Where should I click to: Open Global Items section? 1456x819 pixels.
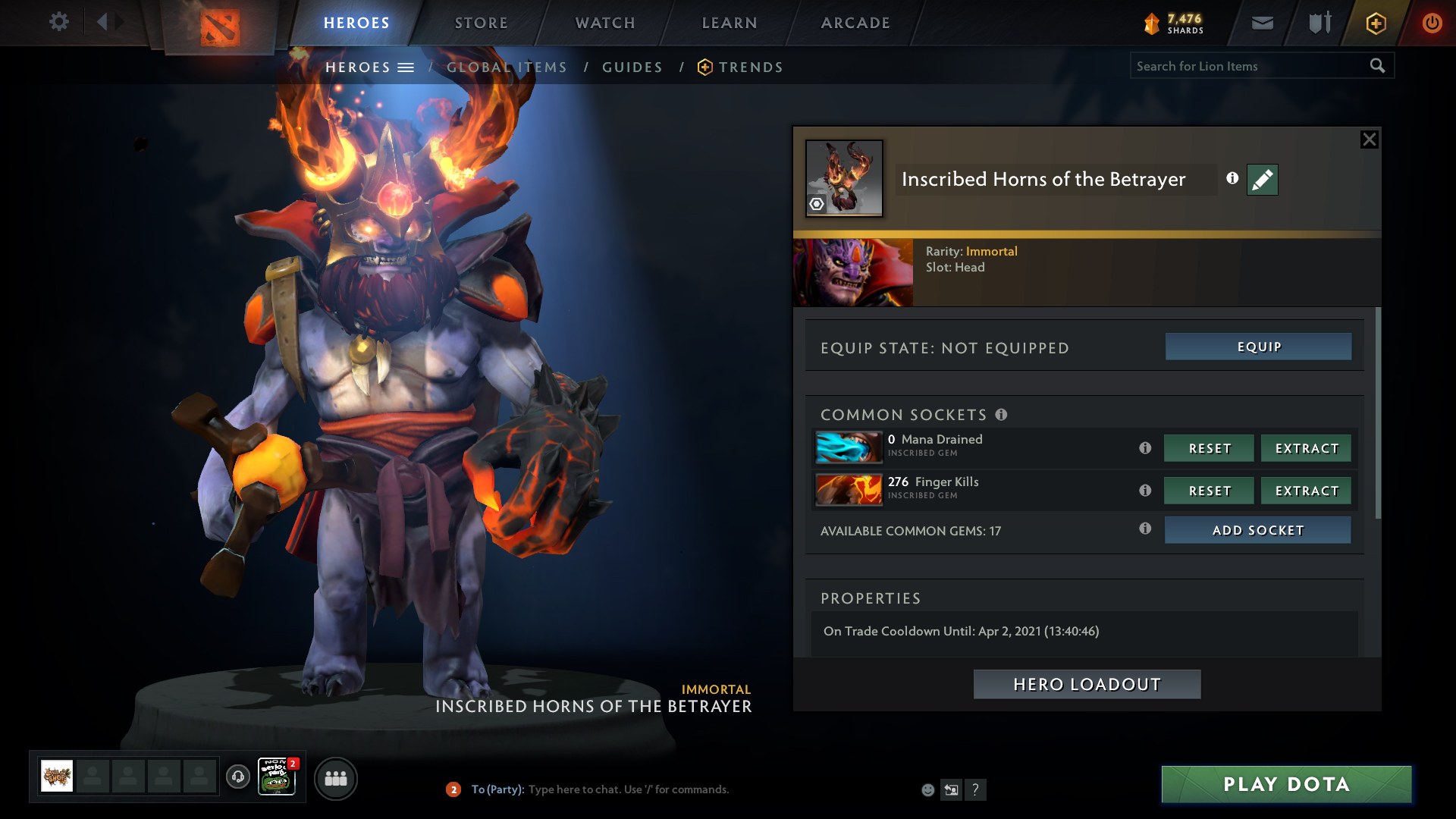pos(507,67)
